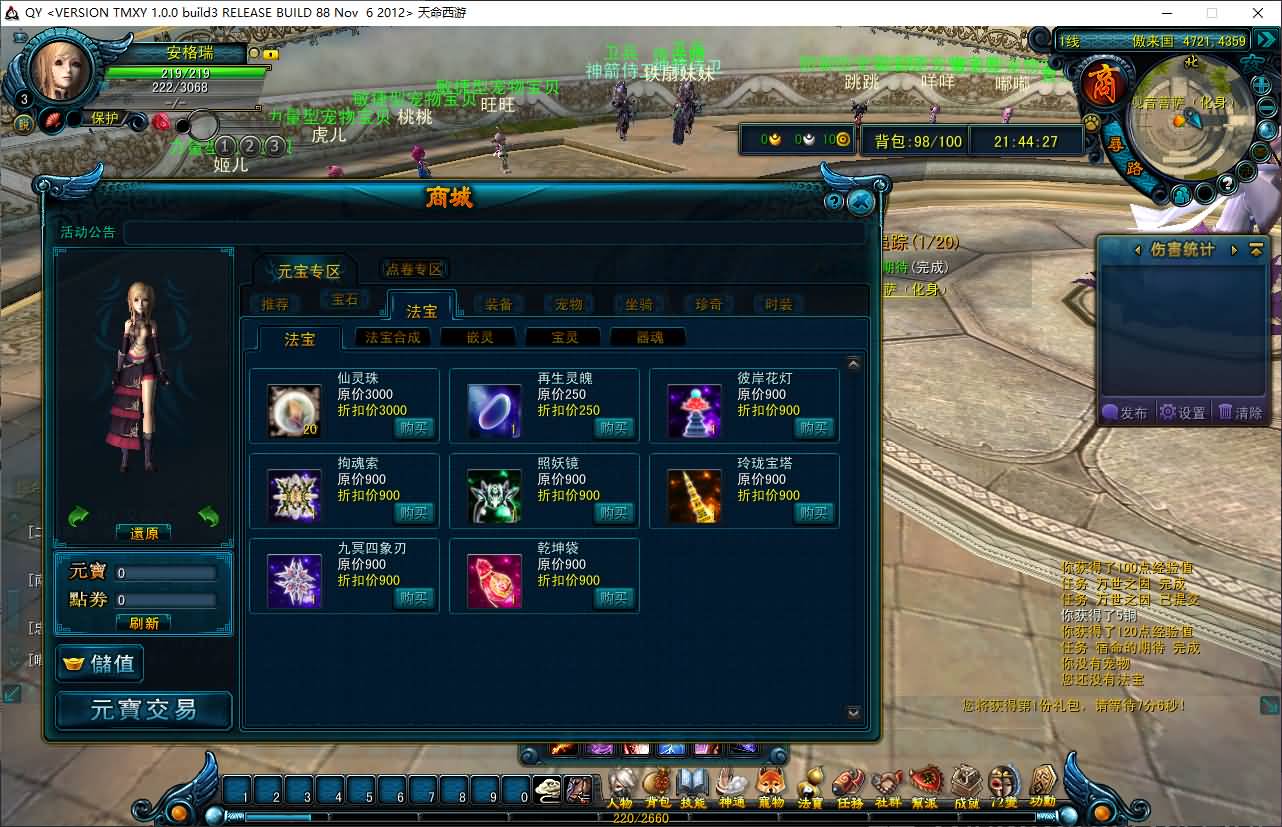
Task: Purchase 再生灵魄 with its 购买 button
Action: click(x=613, y=428)
